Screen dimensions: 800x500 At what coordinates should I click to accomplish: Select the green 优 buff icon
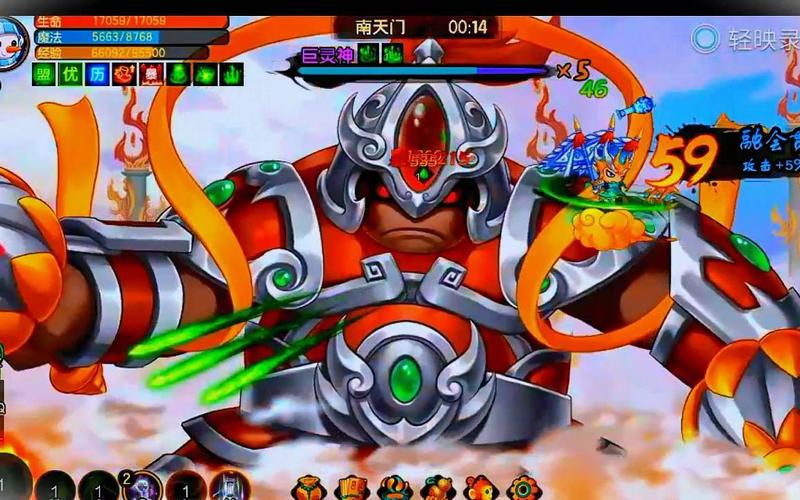[x=70, y=74]
